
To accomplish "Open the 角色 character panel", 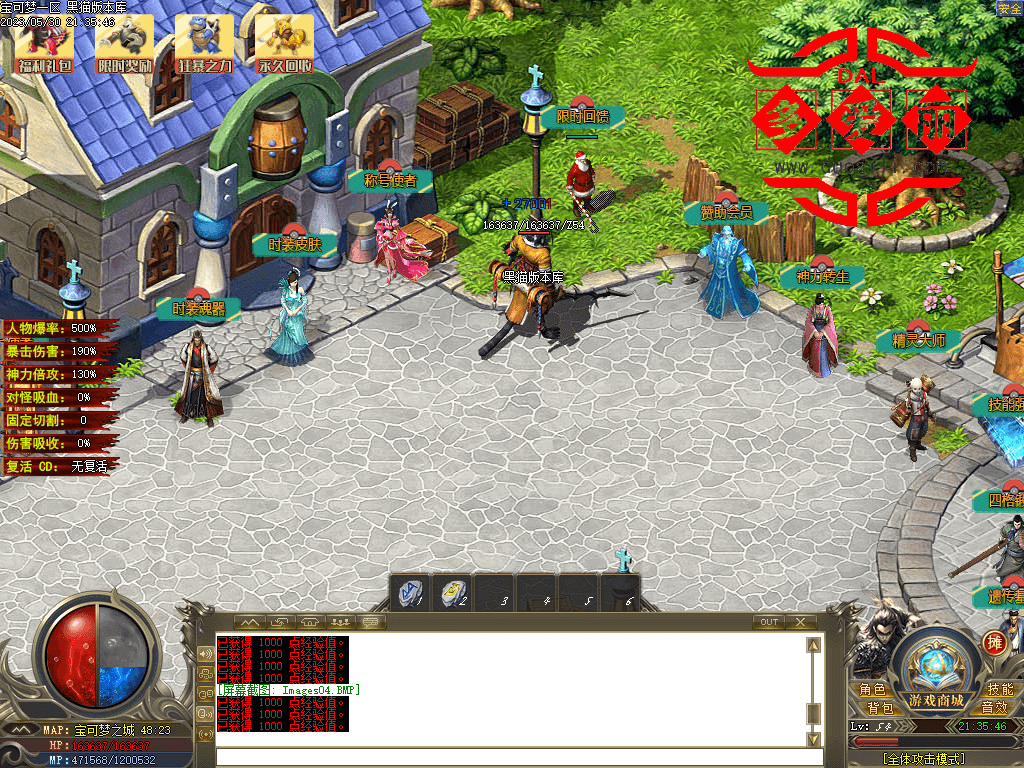I will tap(872, 690).
